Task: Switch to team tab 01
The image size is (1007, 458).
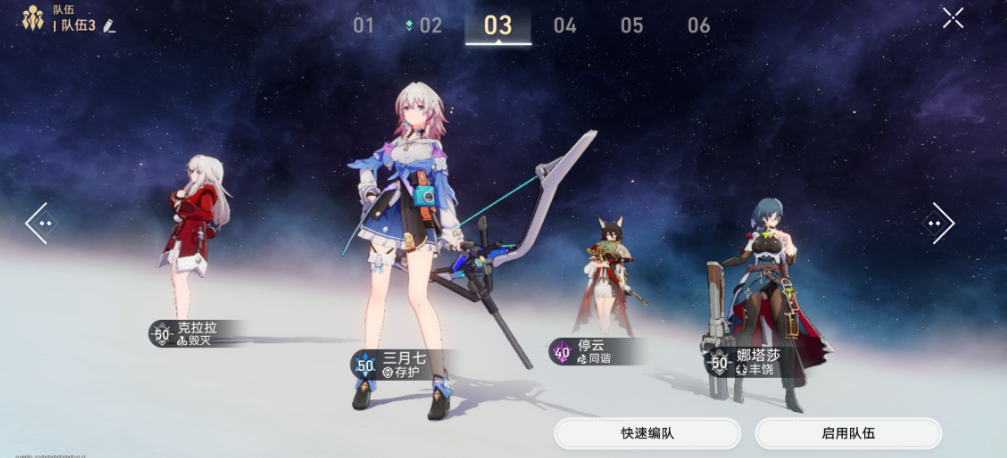Action: pyautogui.click(x=363, y=26)
